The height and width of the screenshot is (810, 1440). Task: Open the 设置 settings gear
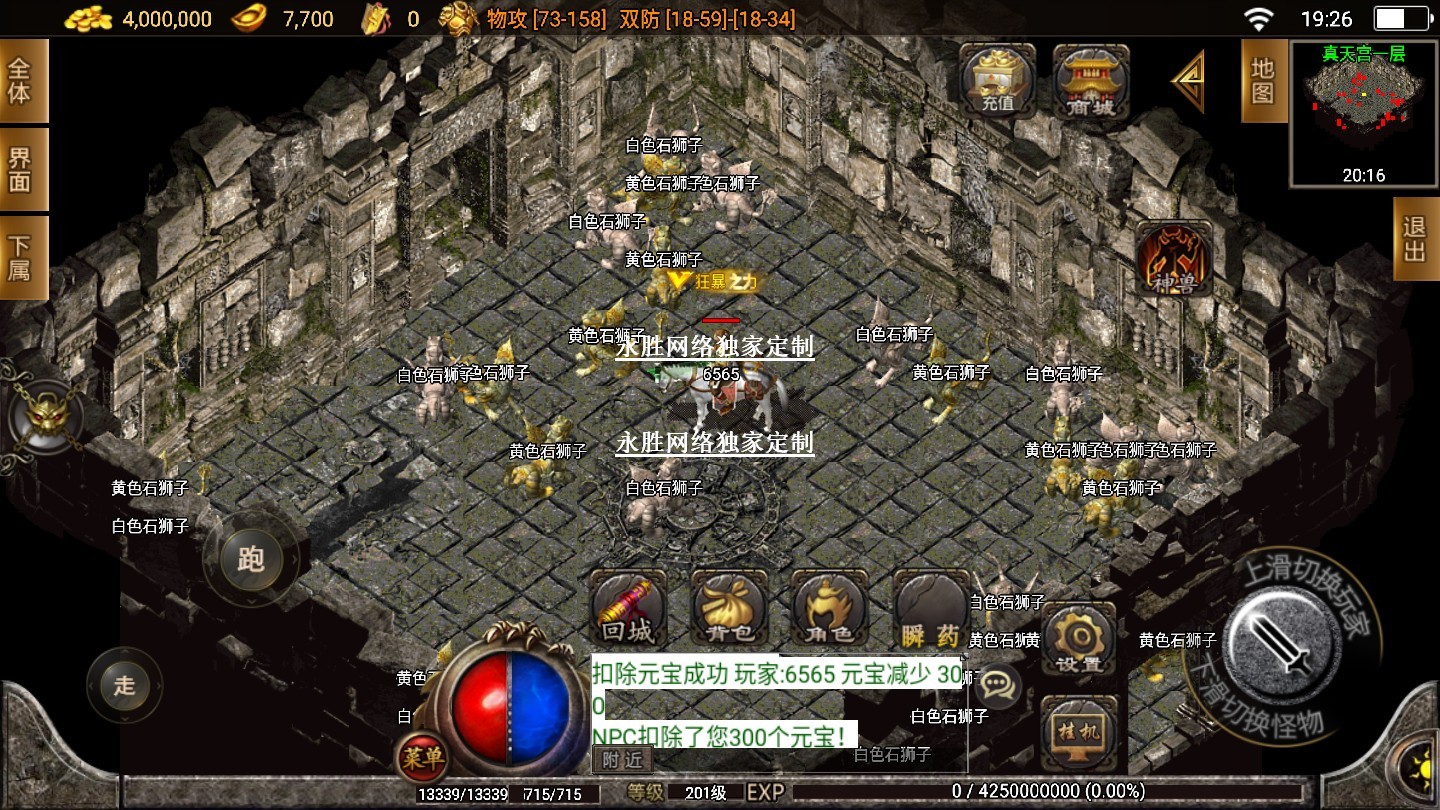(1078, 639)
